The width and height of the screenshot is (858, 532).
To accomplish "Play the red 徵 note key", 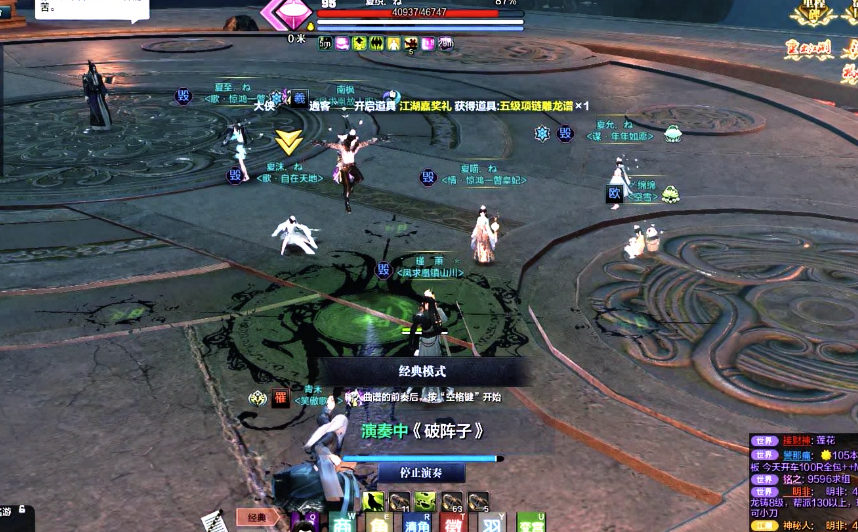I will [x=454, y=524].
